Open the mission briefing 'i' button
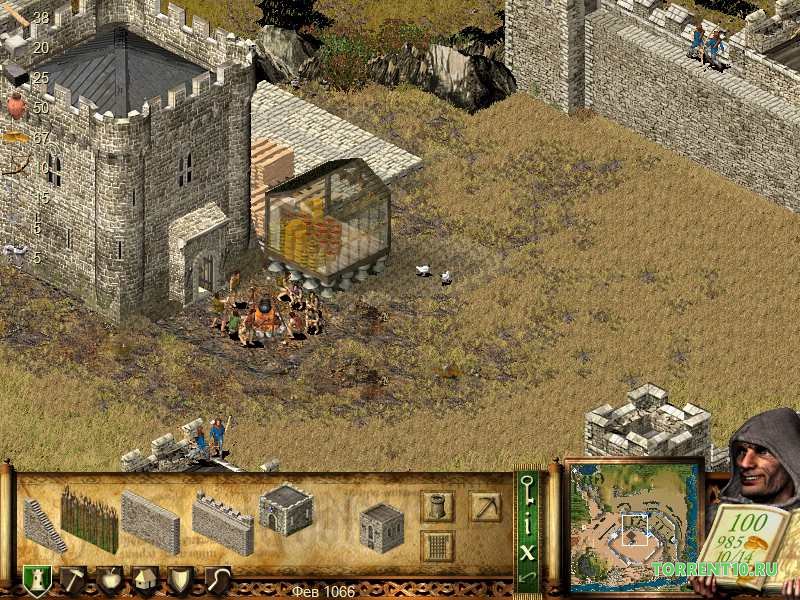The width and height of the screenshot is (800, 600). coord(527,520)
